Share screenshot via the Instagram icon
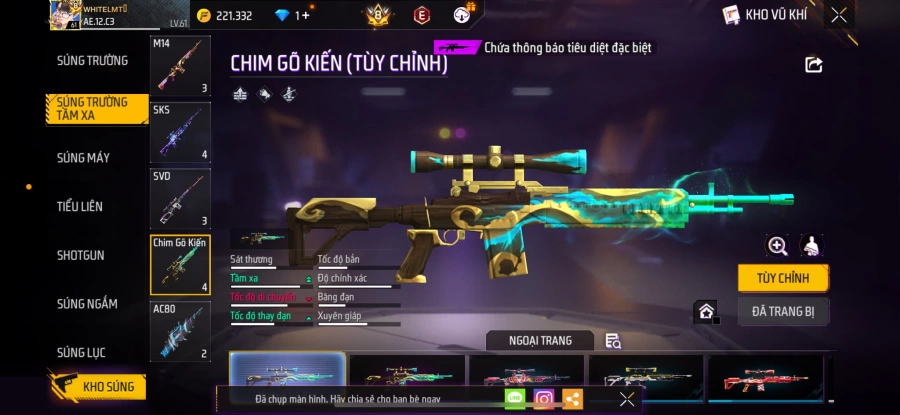 coord(544,399)
